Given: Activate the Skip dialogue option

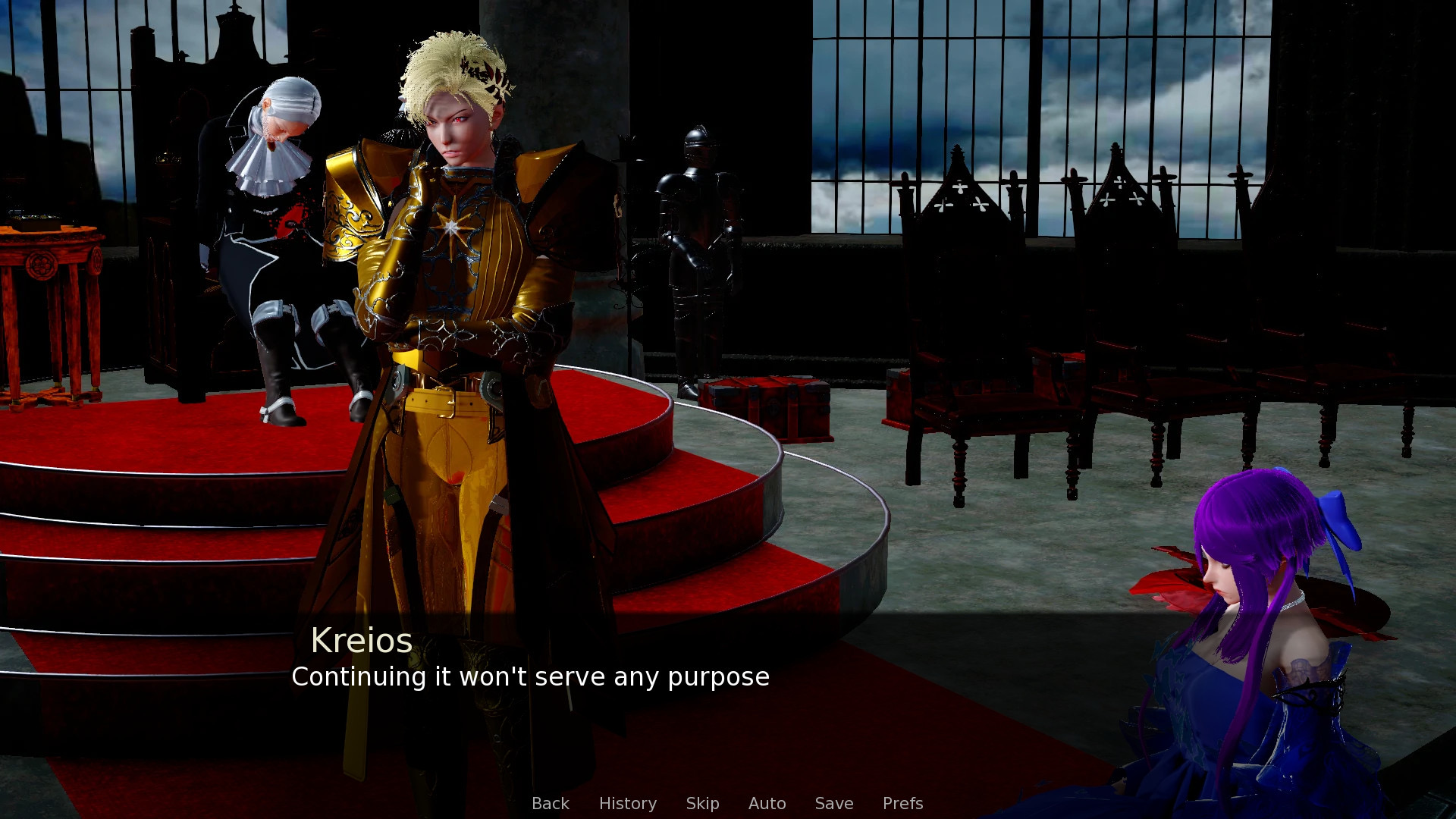Looking at the screenshot, I should 702,803.
